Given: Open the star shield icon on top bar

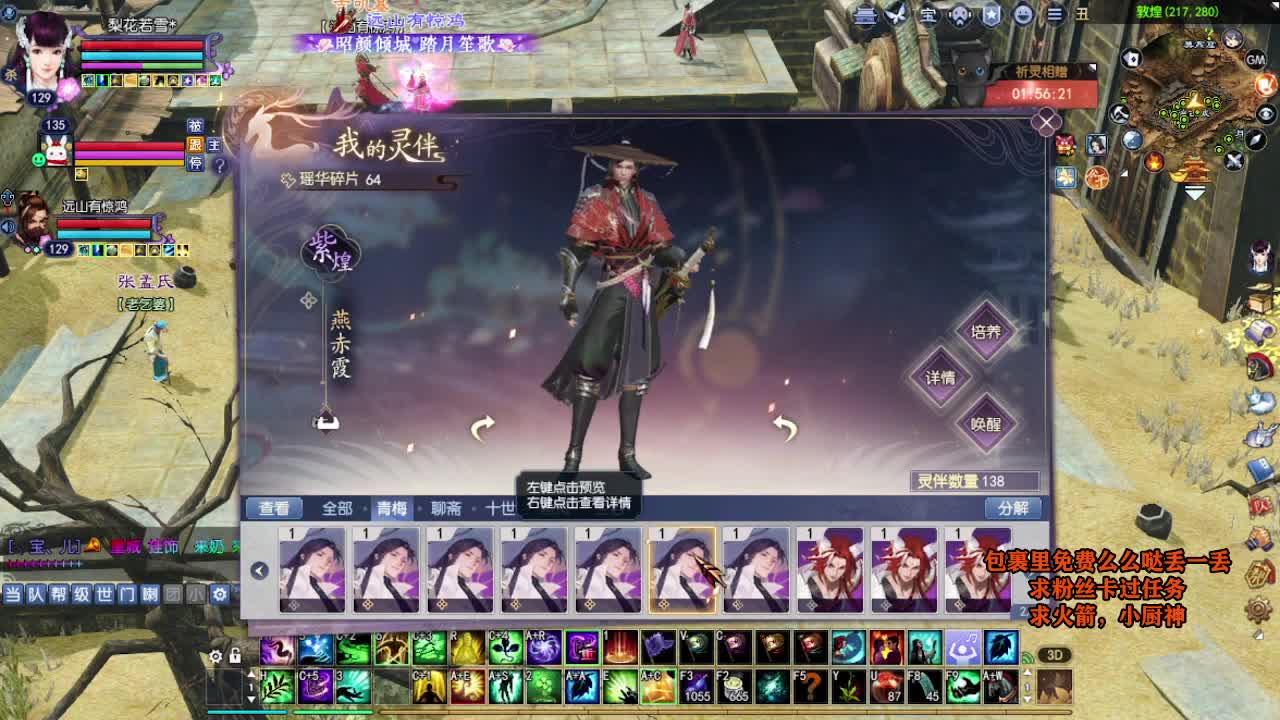Looking at the screenshot, I should point(991,15).
